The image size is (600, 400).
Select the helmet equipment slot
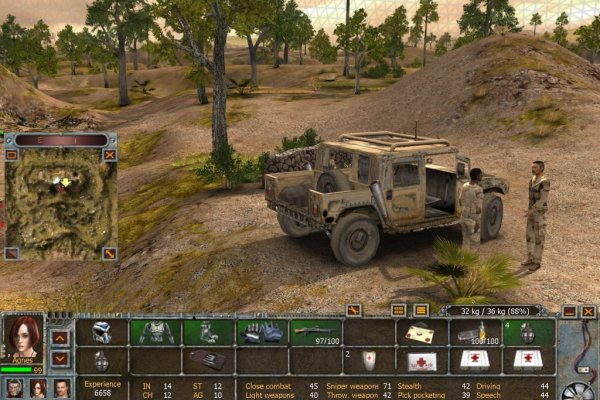tap(103, 333)
